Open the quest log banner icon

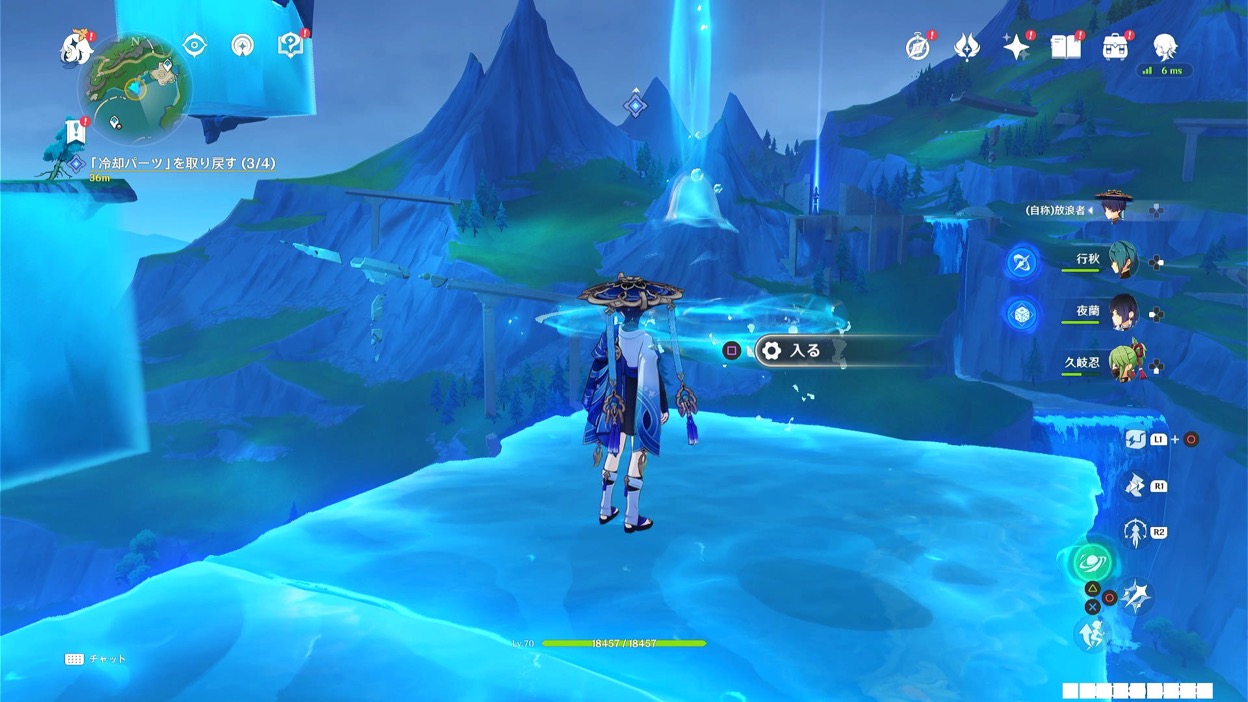[x=75, y=131]
